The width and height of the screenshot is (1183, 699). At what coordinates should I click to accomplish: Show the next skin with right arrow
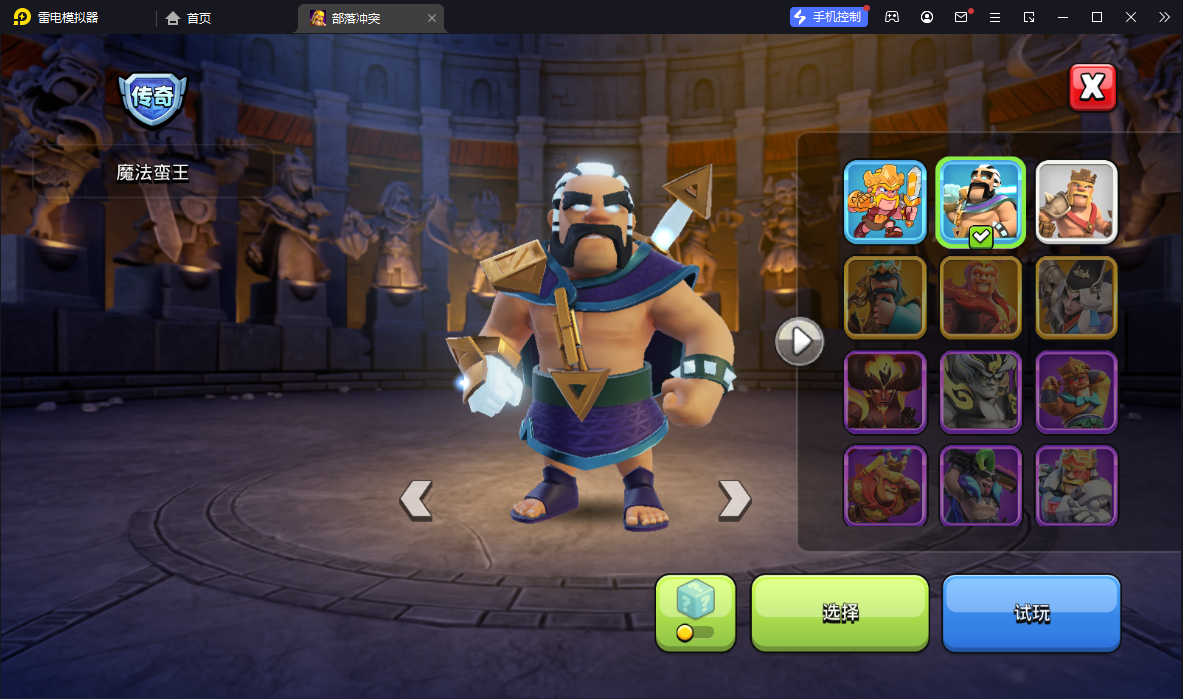734,499
